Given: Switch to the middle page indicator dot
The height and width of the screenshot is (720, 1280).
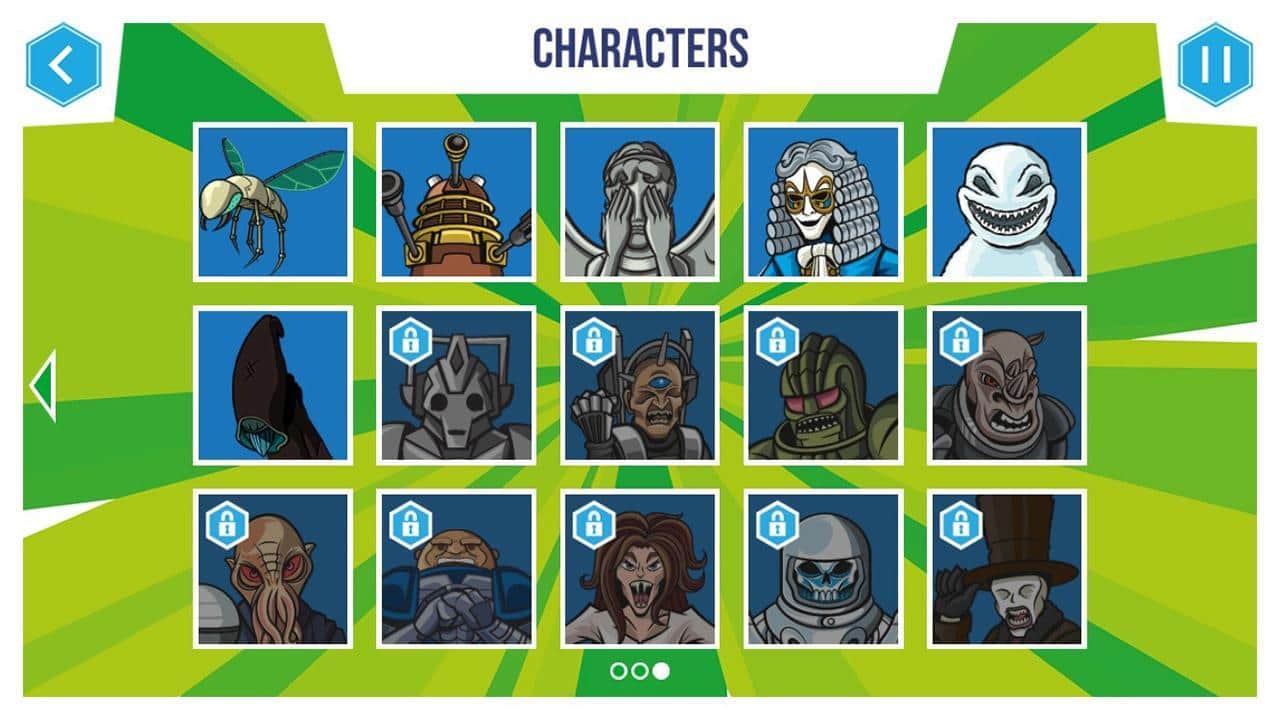Looking at the screenshot, I should click(640, 671).
